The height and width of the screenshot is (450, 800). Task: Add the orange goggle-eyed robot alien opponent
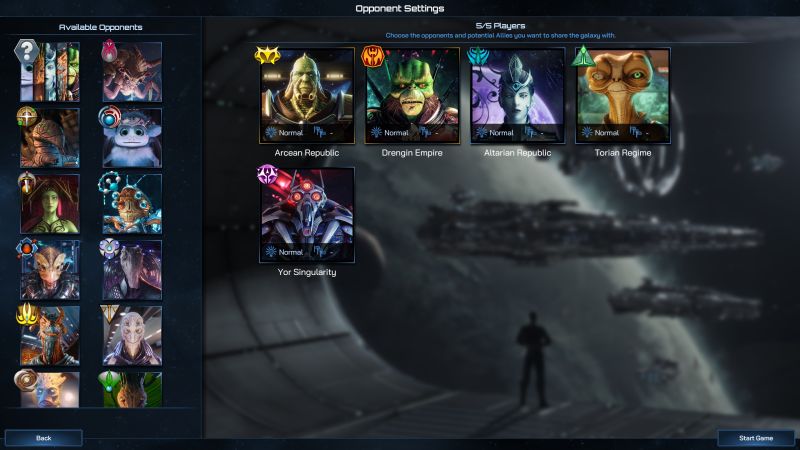[131, 204]
